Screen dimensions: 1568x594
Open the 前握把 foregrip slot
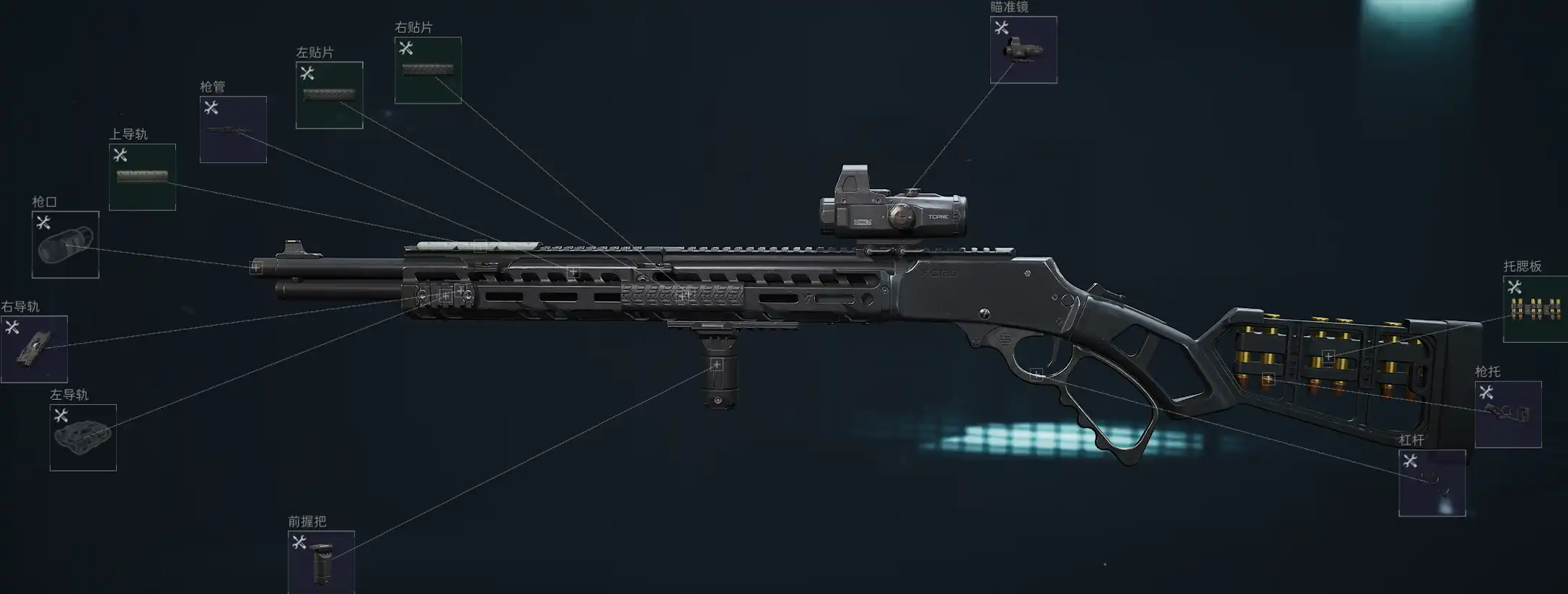pyautogui.click(x=321, y=563)
